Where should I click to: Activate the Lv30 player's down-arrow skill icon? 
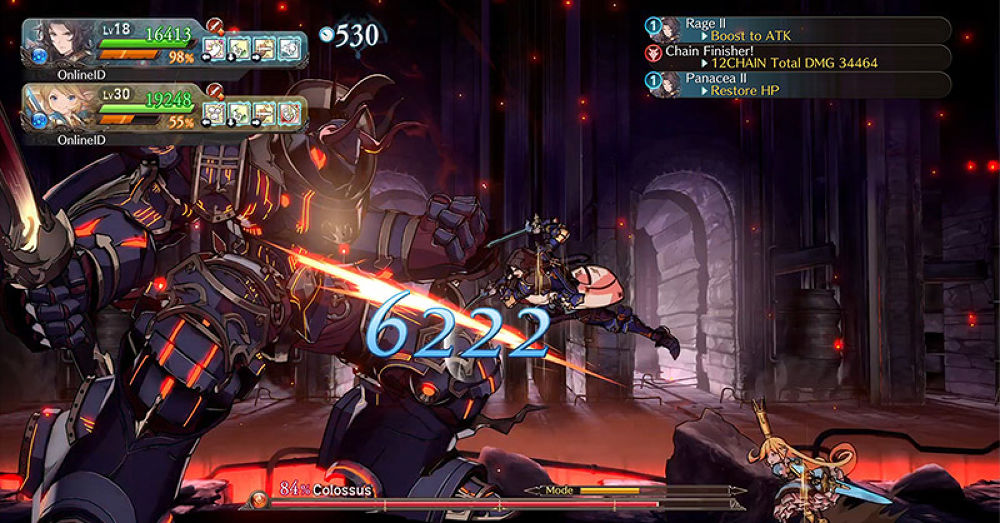(x=240, y=113)
